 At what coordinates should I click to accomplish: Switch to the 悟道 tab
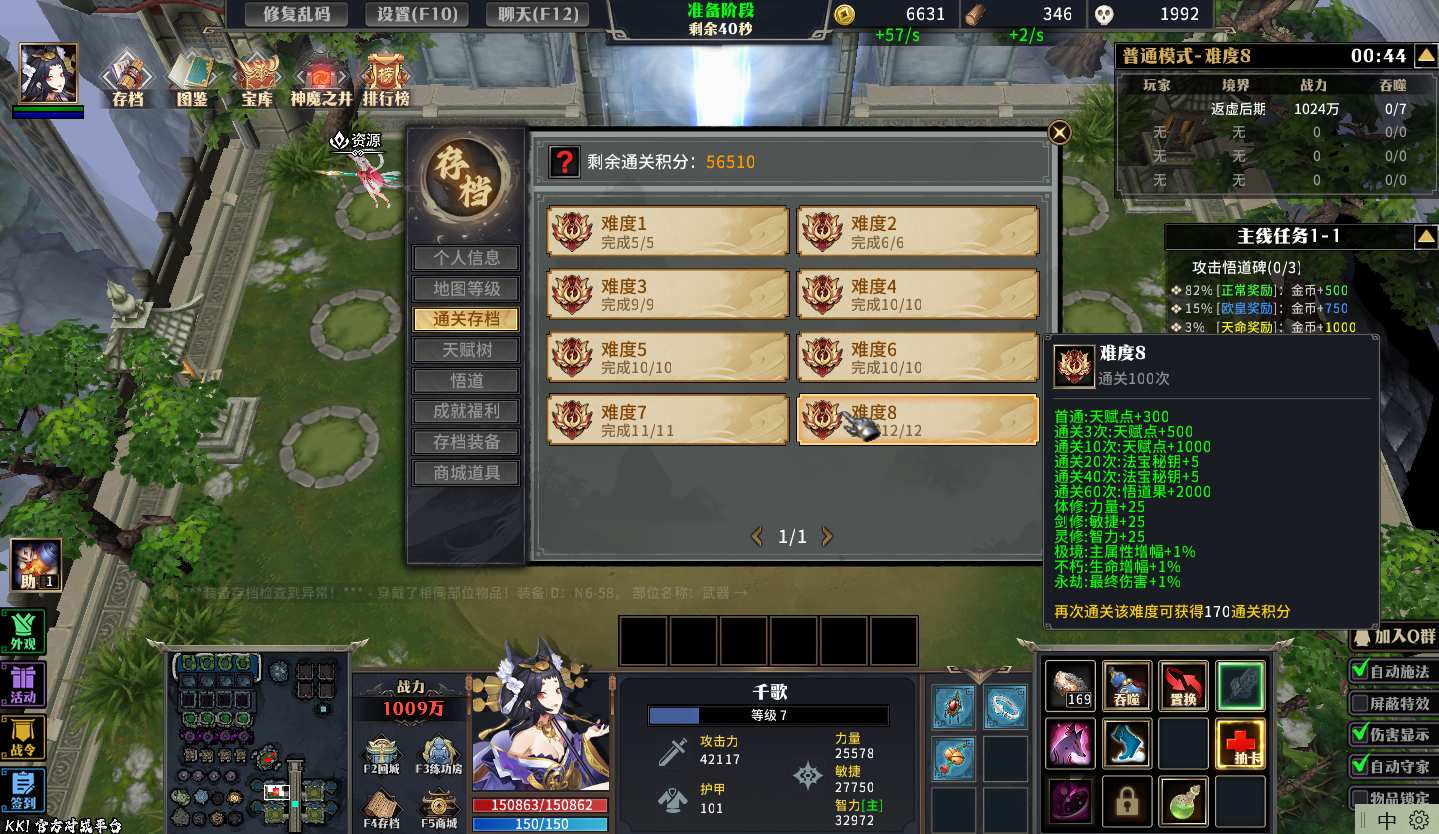[x=466, y=381]
